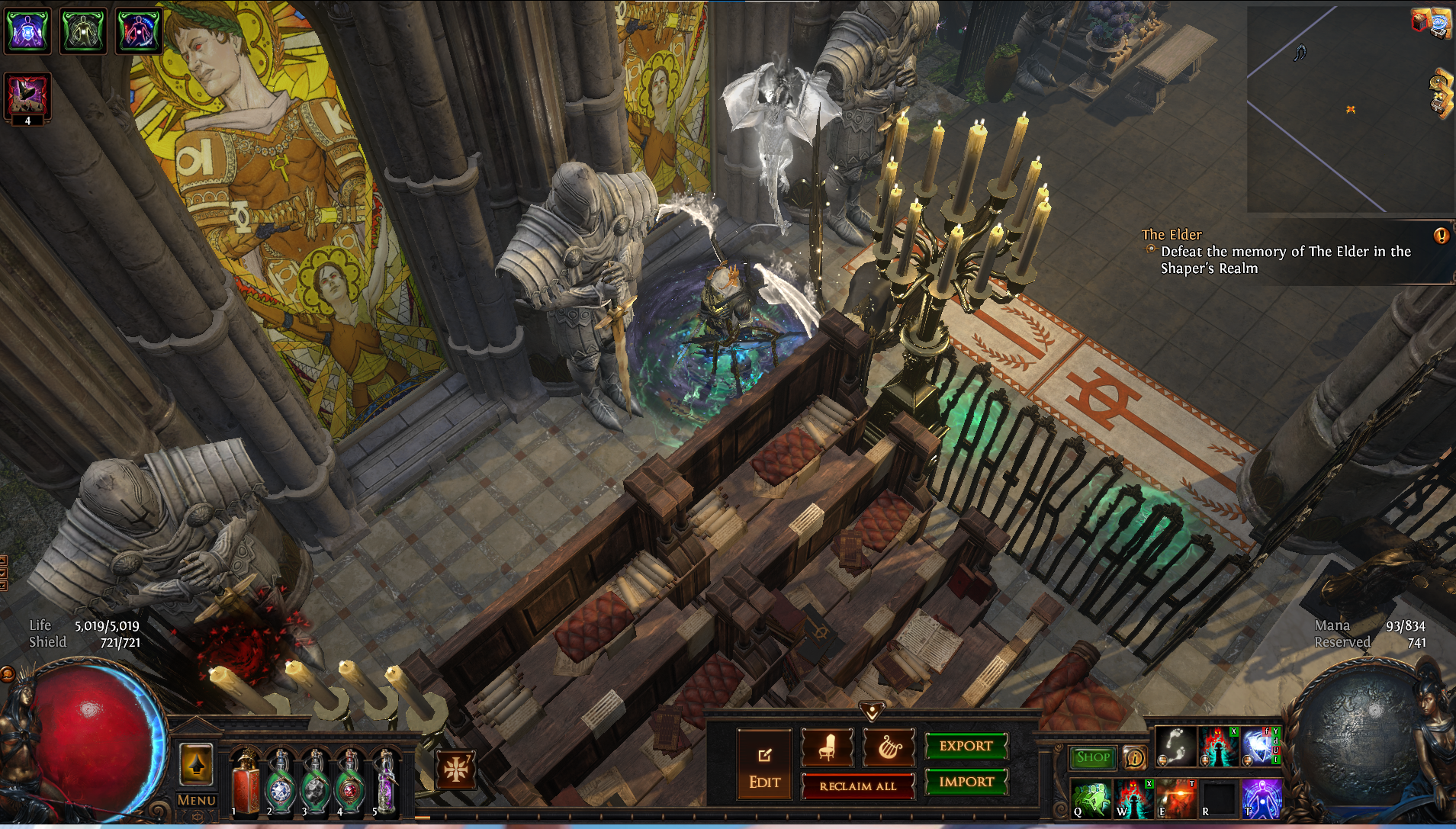Viewport: 1456px width, 829px height.
Task: Export the hideout layout
Action: [x=966, y=746]
